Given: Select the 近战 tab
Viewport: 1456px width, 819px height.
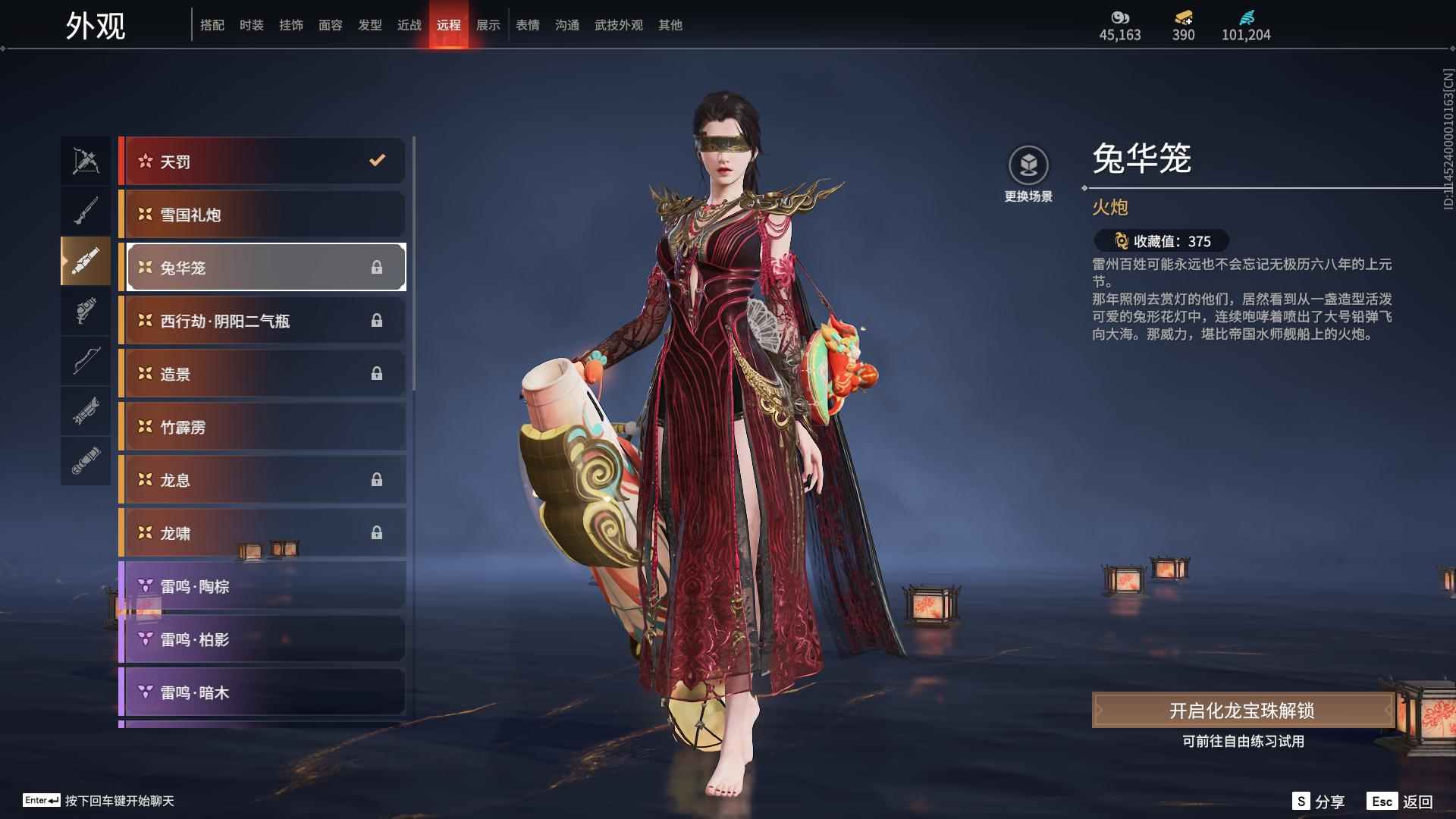Looking at the screenshot, I should (409, 25).
